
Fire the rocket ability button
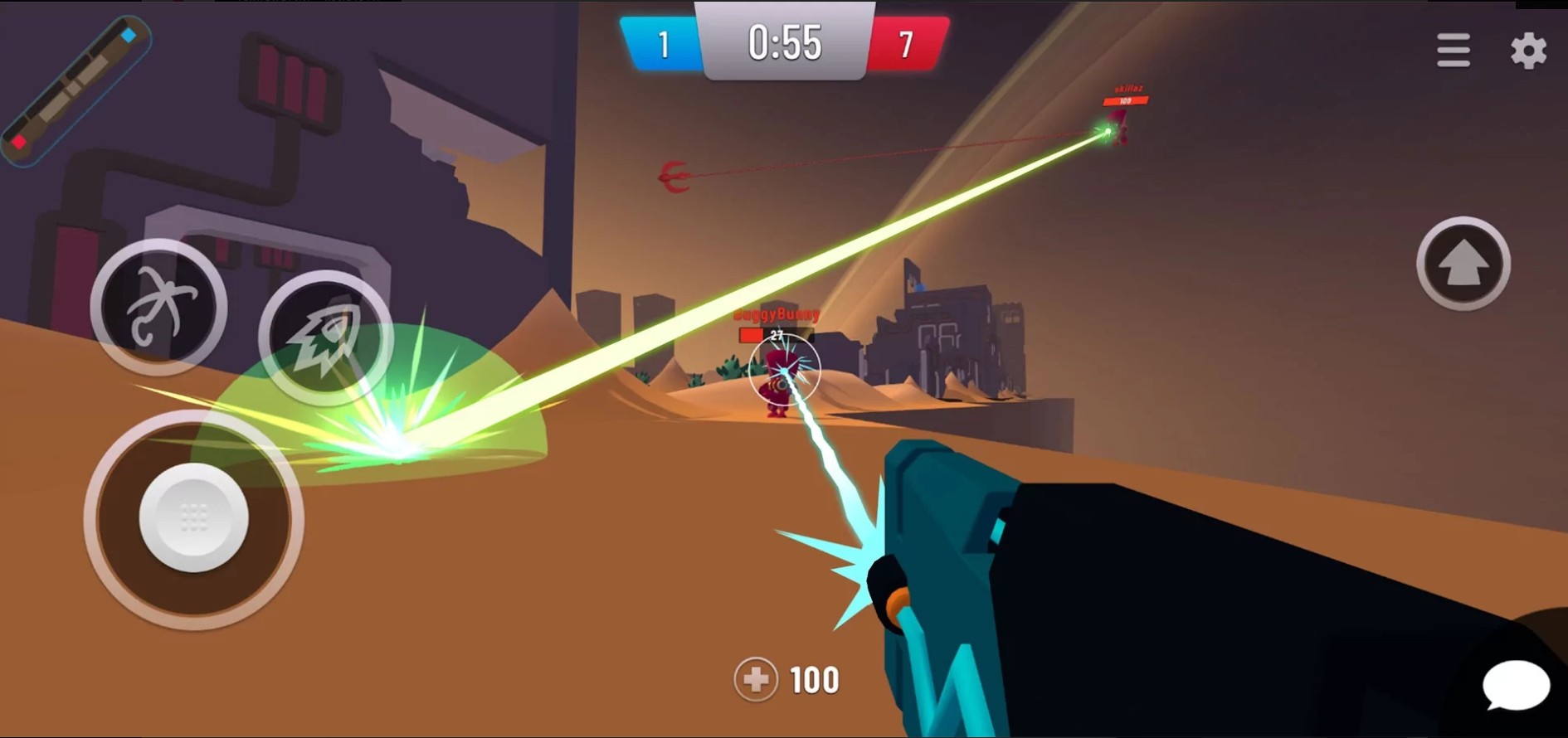click(x=326, y=337)
